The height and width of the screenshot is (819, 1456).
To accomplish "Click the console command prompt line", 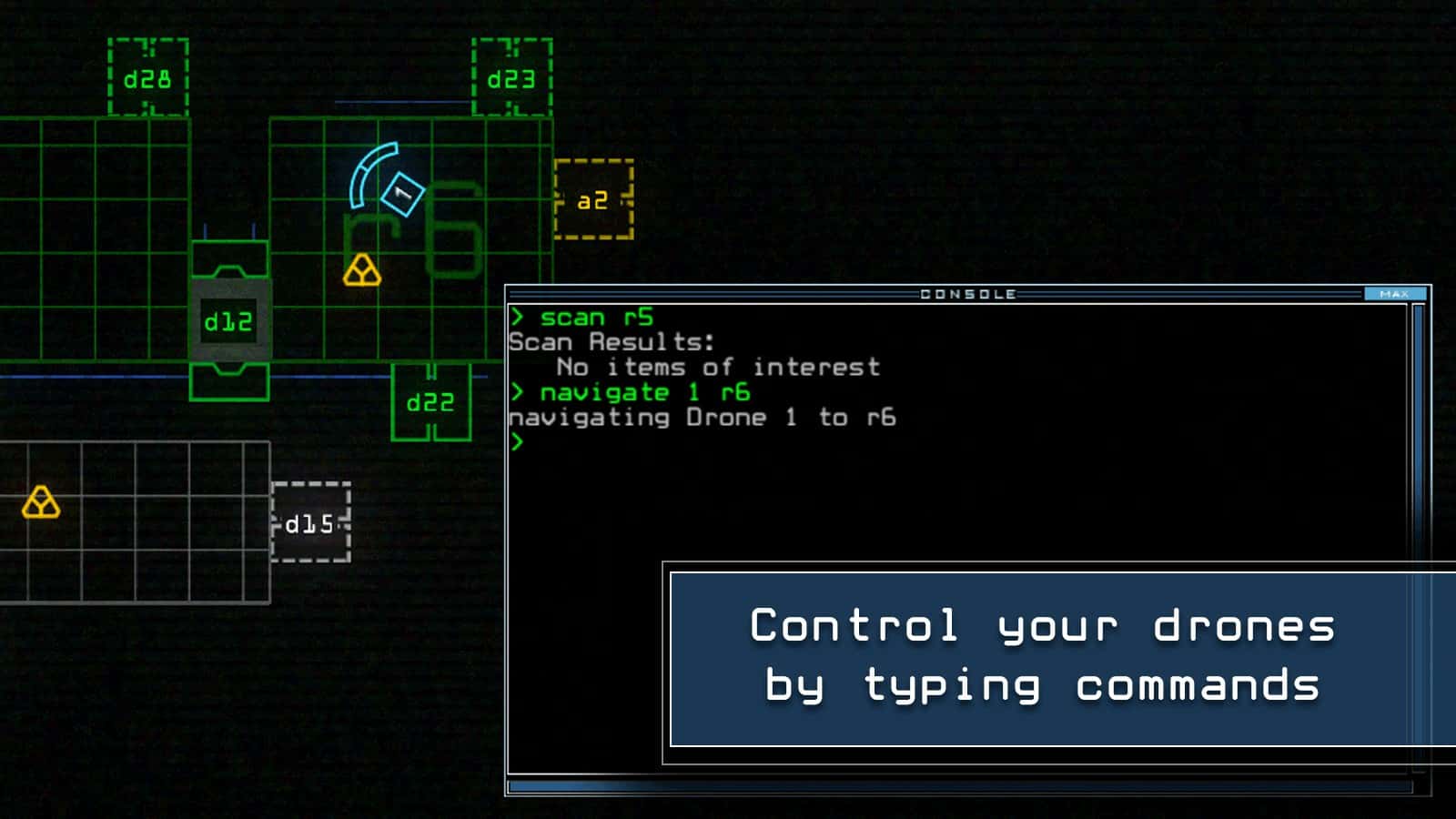I will 521,443.
